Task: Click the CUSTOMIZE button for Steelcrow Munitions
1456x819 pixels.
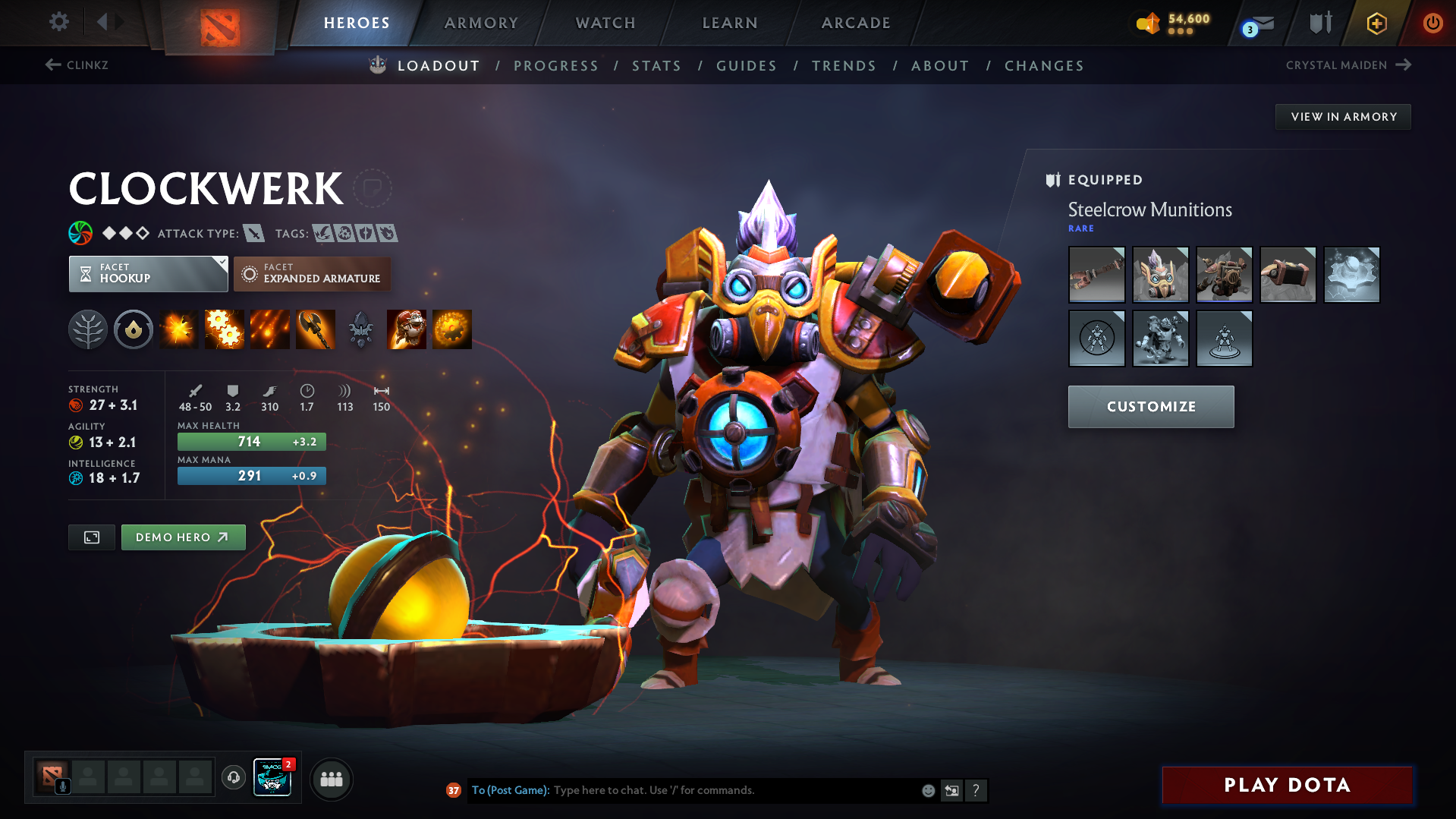Action: pos(1150,407)
